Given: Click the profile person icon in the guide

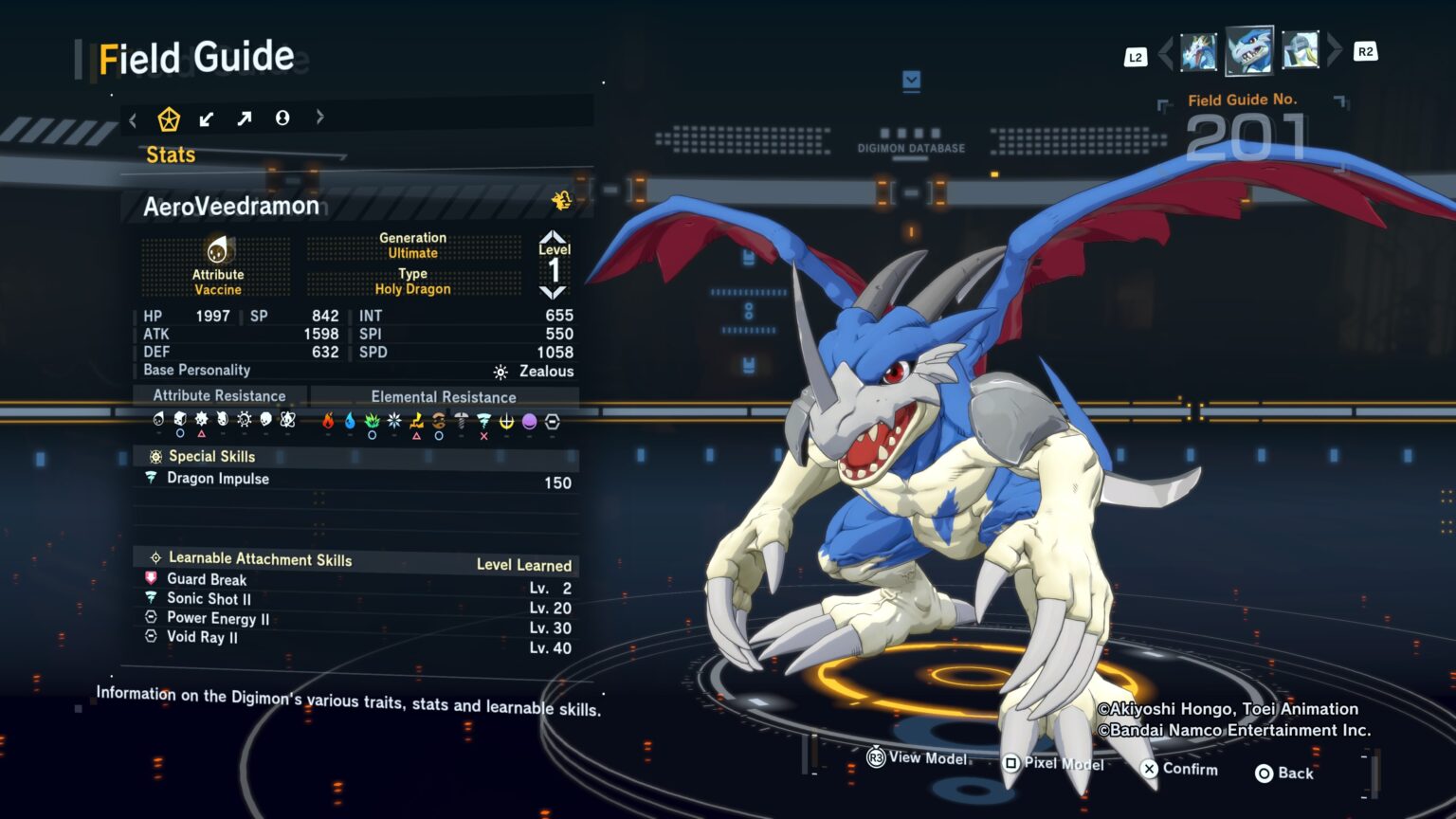Looking at the screenshot, I should [x=282, y=118].
